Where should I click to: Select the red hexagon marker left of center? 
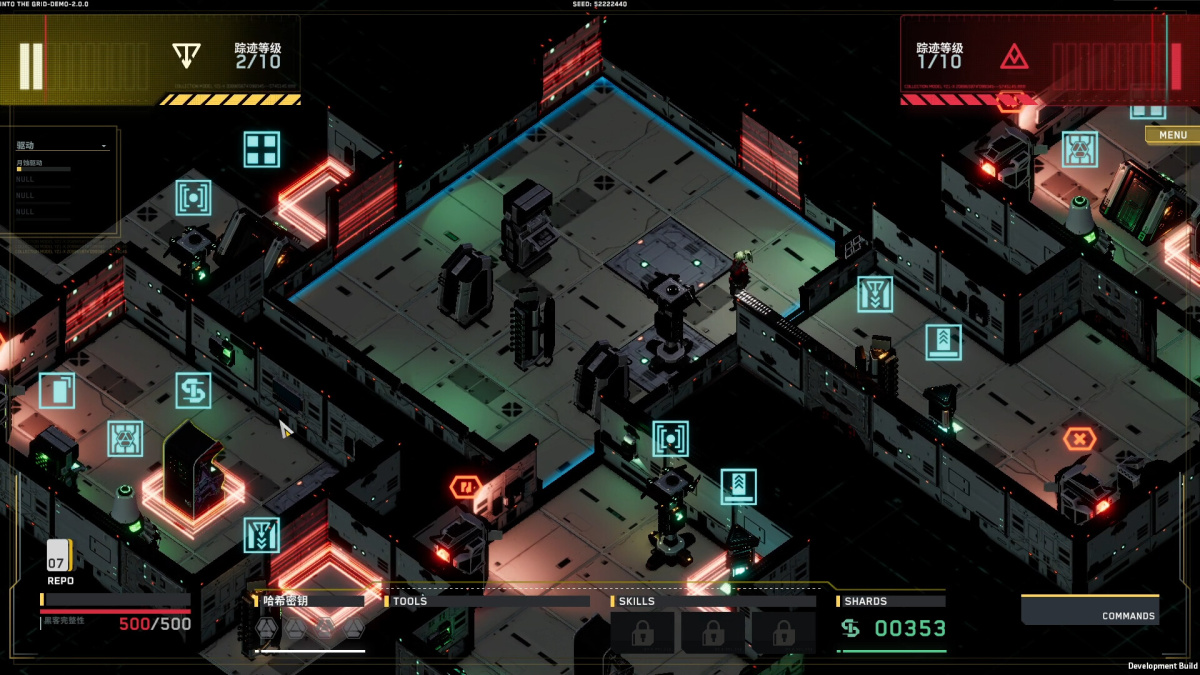pyautogui.click(x=466, y=488)
